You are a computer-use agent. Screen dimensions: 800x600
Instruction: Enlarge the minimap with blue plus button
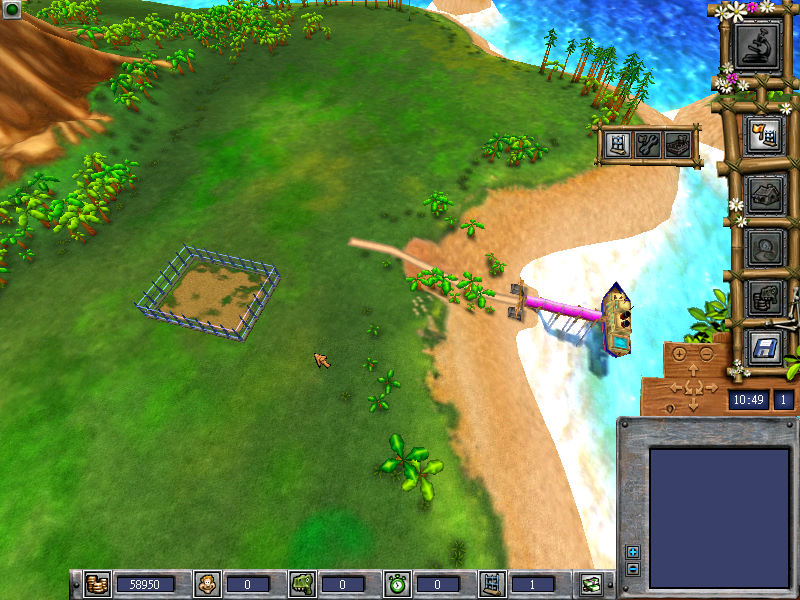pos(632,552)
